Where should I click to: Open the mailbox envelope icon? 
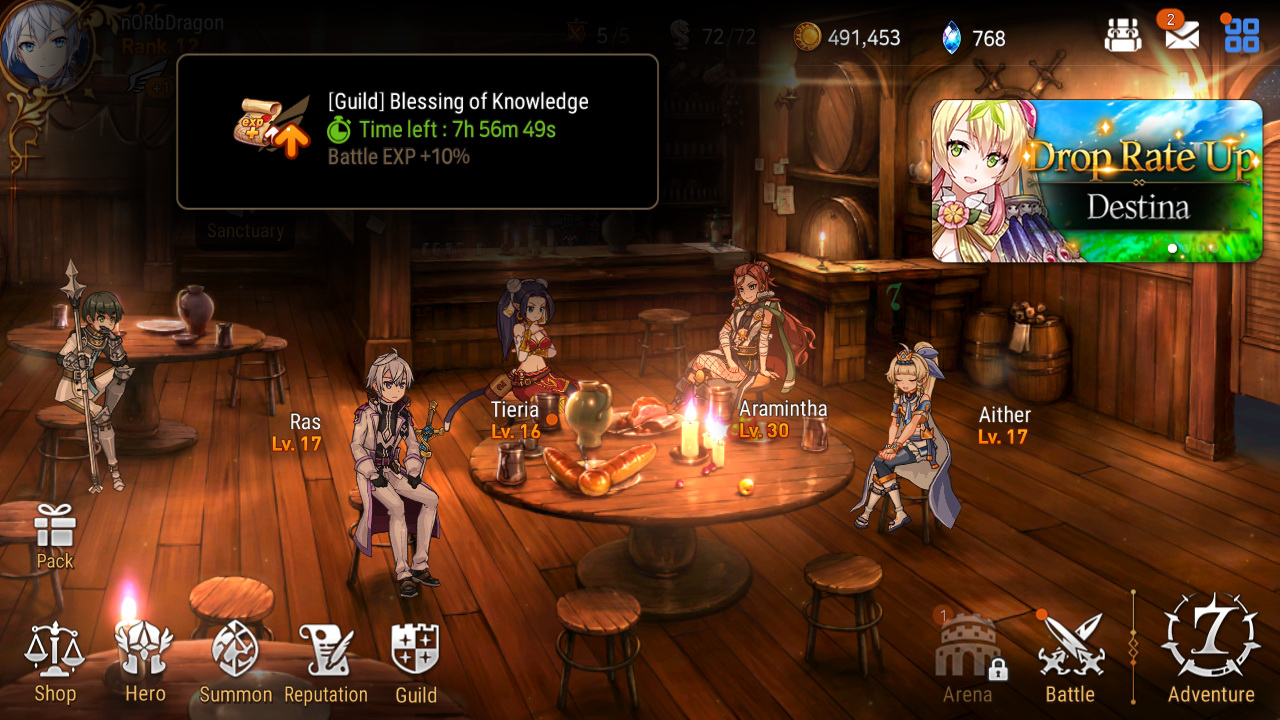tap(1182, 36)
